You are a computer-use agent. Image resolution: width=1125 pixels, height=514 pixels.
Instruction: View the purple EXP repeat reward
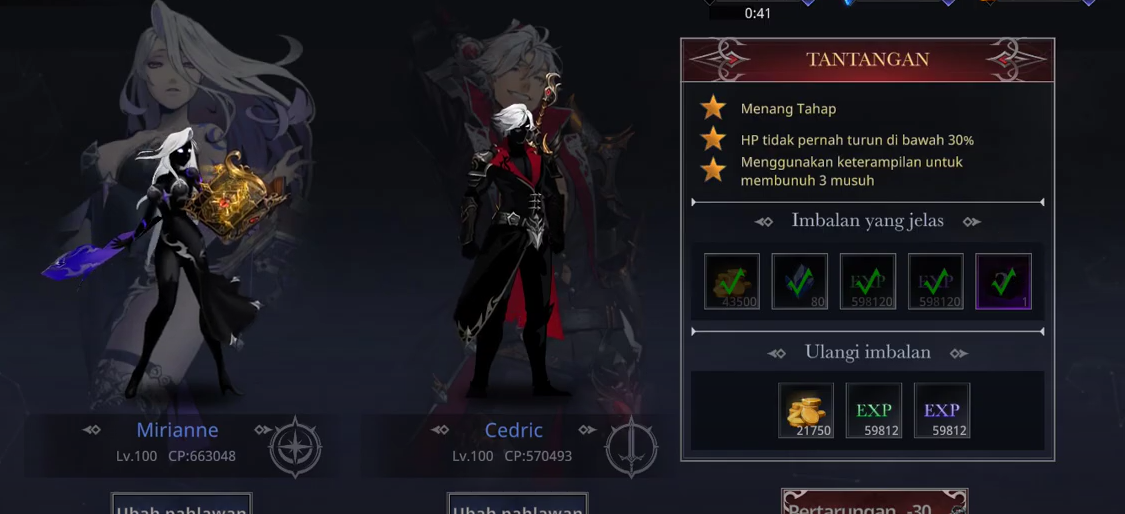(941, 410)
